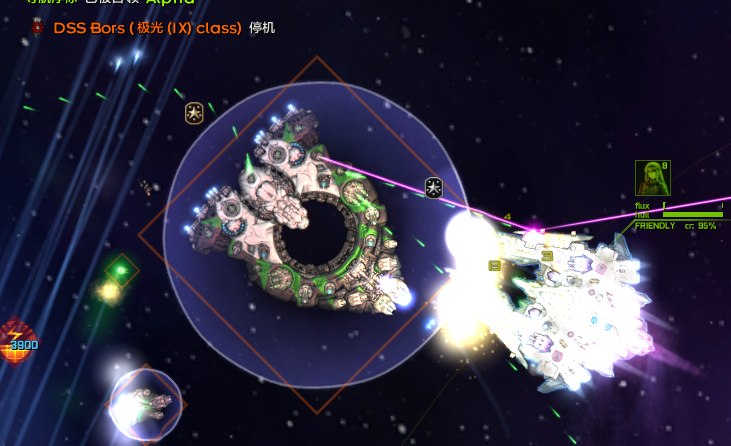Click the DSS Bors target label
This screenshot has height=446, width=731.
tap(148, 28)
